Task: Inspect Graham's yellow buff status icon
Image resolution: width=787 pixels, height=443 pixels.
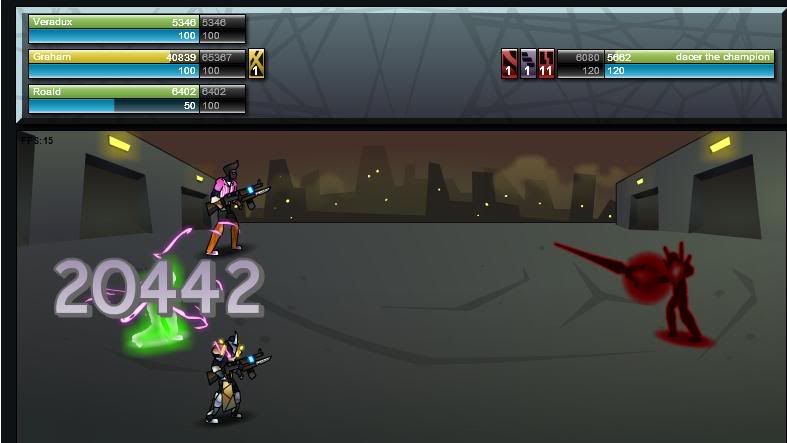Action: pyautogui.click(x=256, y=63)
